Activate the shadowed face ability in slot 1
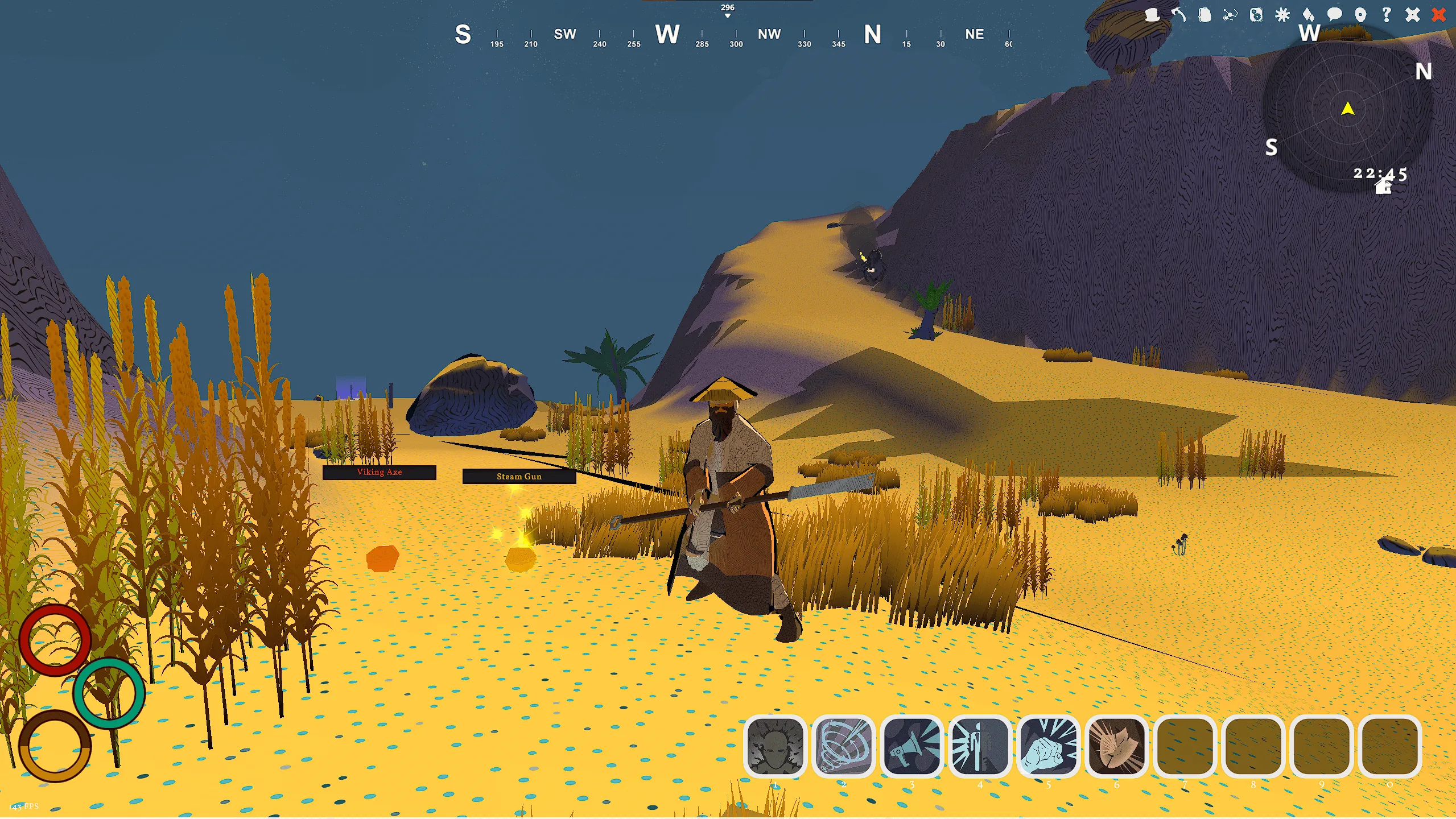Screen dimensions: 1456x819 pyautogui.click(x=775, y=746)
